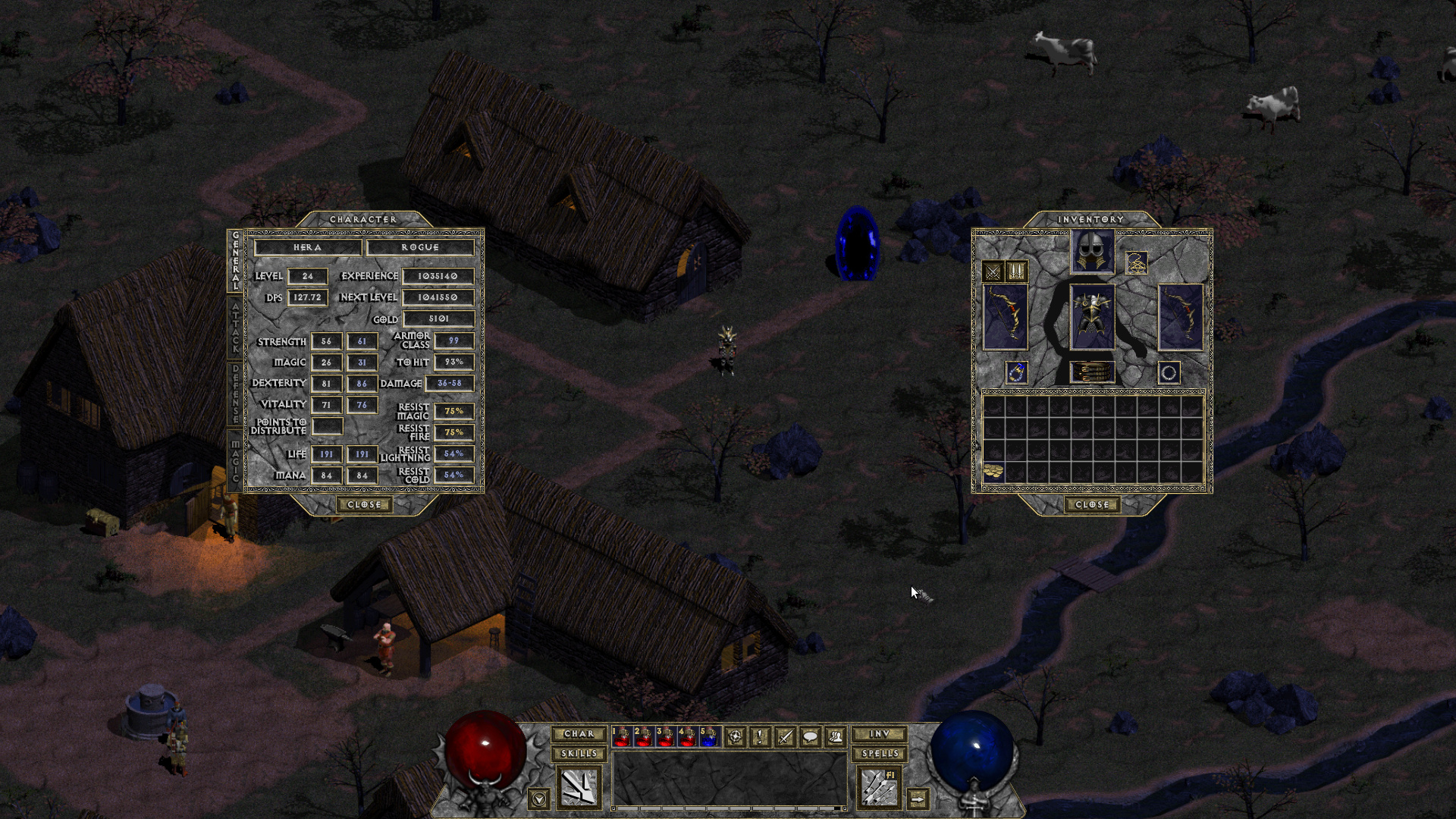The image size is (1456, 819).
Task: Select the General tab
Action: tap(235, 261)
